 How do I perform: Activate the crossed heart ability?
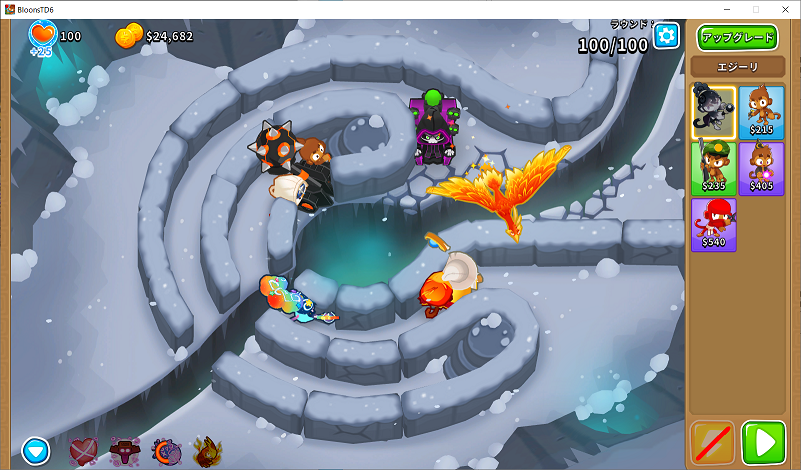[x=84, y=451]
